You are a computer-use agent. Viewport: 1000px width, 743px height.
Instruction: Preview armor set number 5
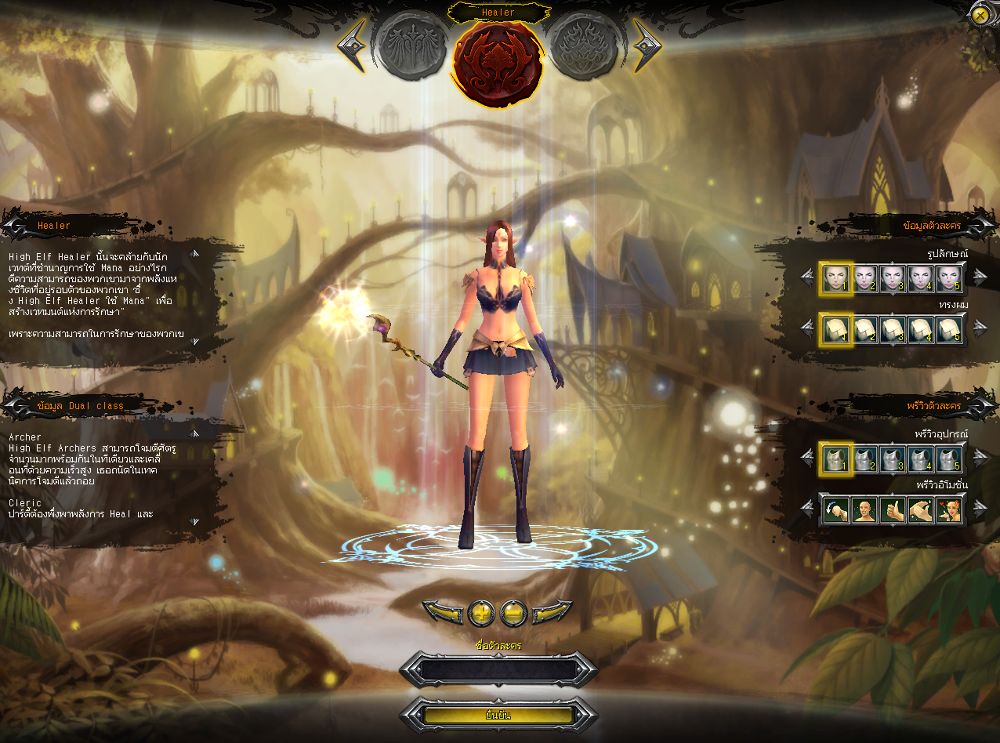click(x=949, y=459)
